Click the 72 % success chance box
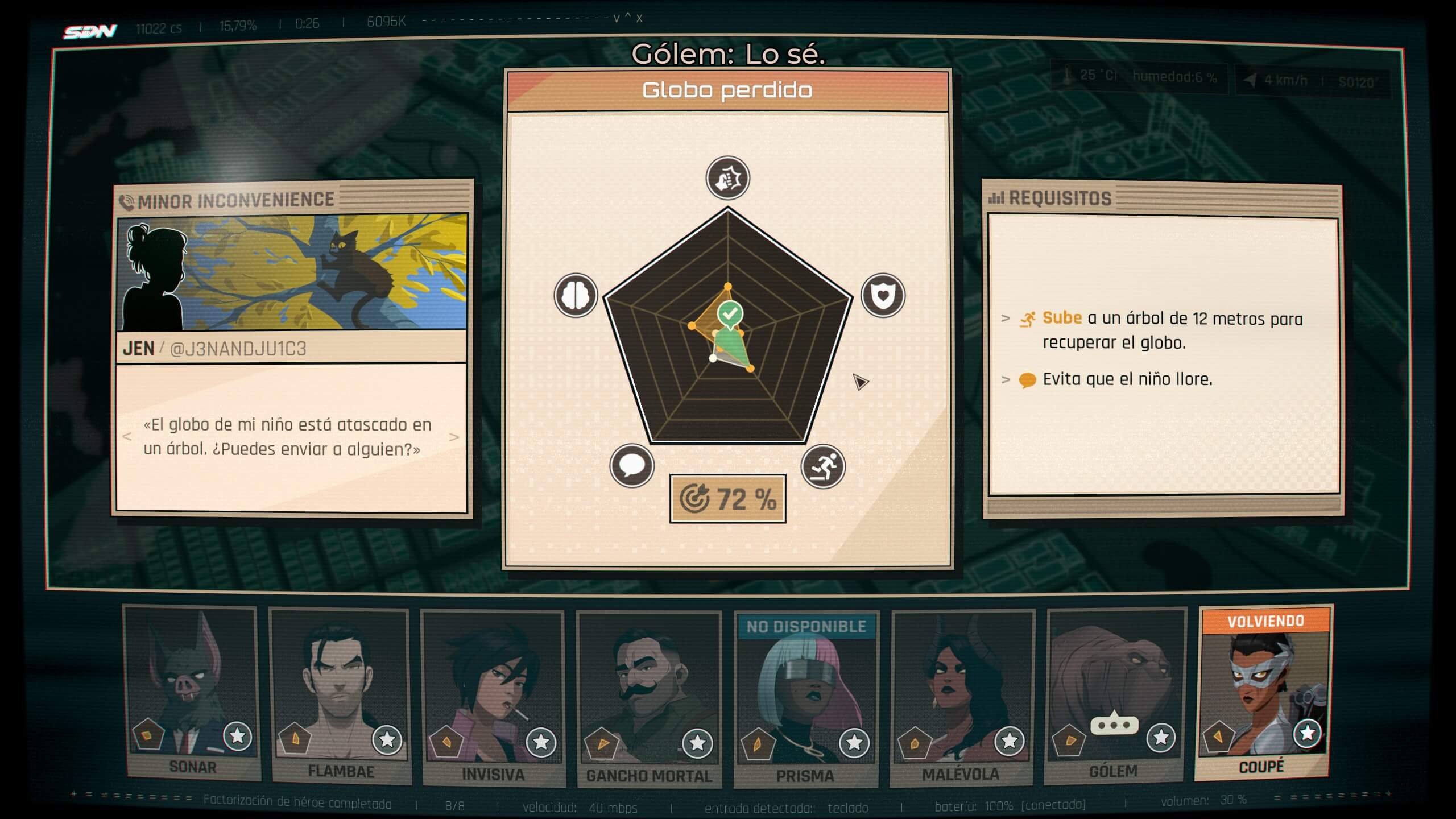This screenshot has height=819, width=1456. point(727,499)
